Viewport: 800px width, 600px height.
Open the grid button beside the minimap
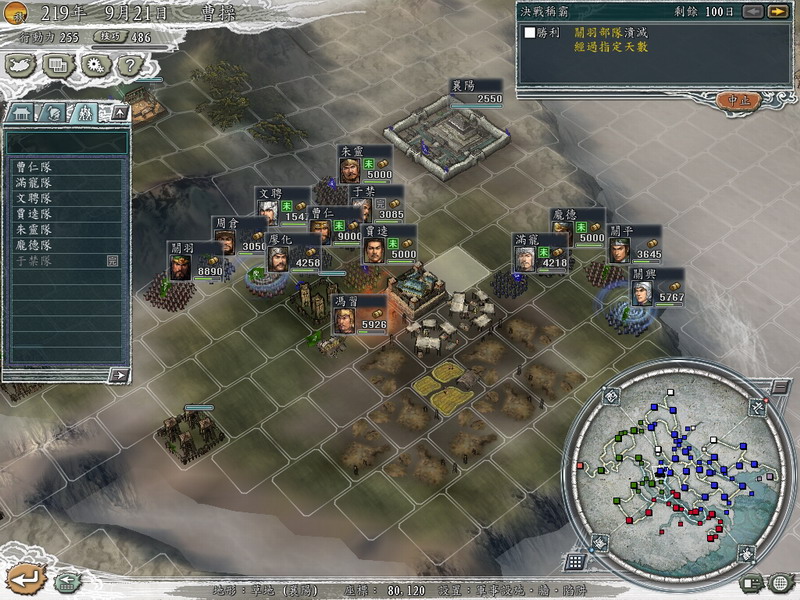(575, 562)
